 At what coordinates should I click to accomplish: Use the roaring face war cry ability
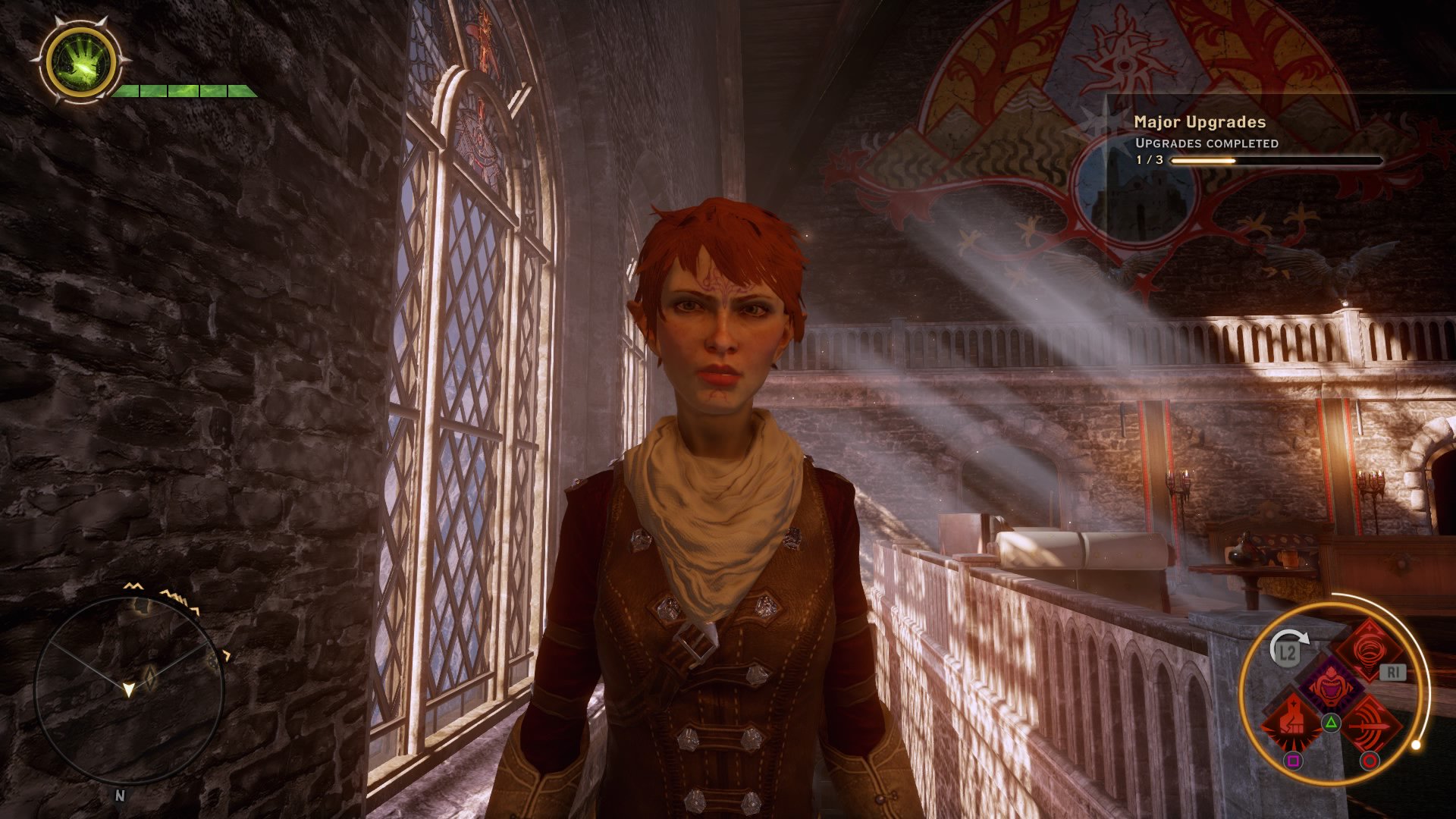[1330, 687]
